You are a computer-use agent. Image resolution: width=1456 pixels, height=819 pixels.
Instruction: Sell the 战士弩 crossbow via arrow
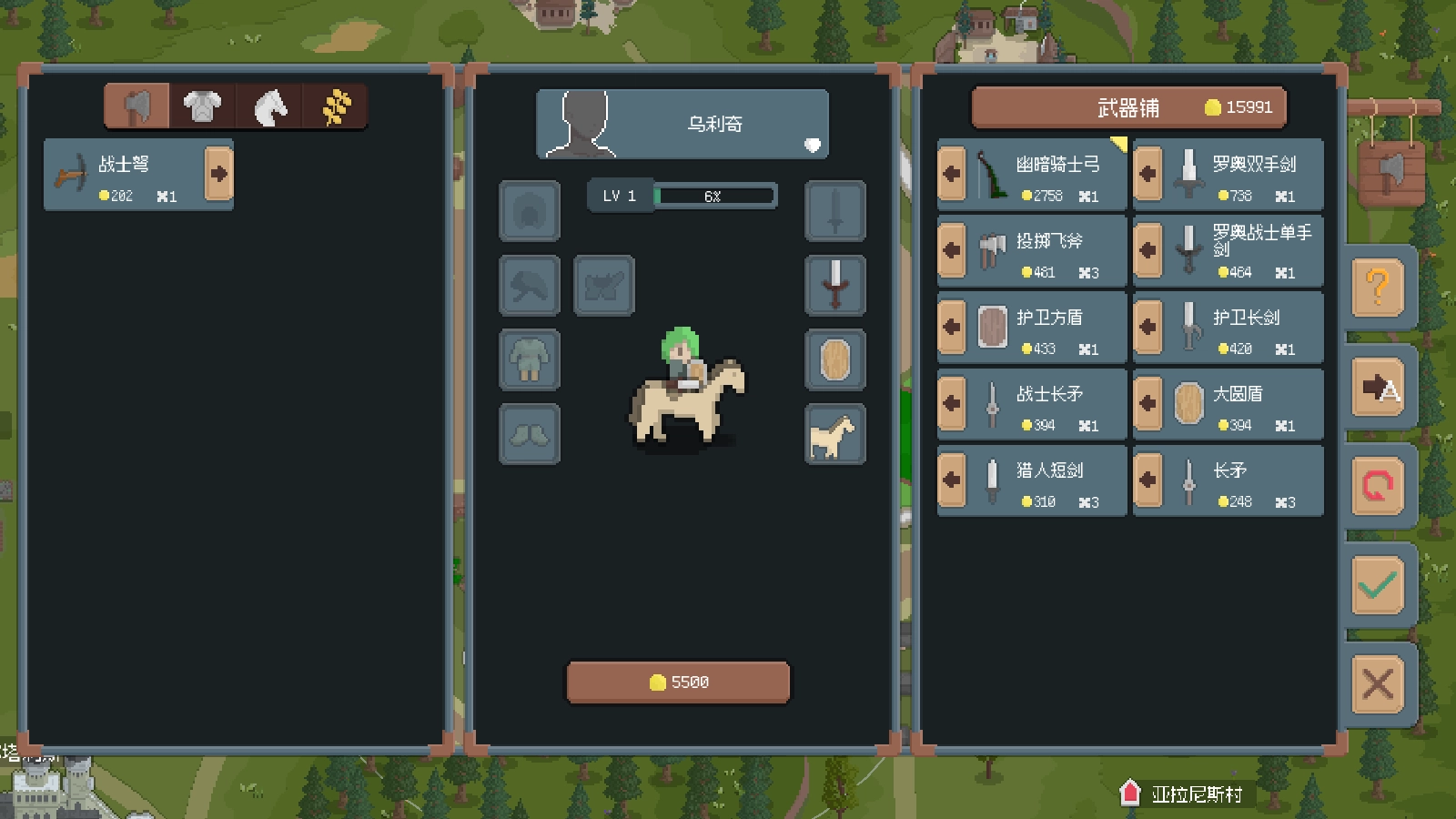(x=218, y=174)
